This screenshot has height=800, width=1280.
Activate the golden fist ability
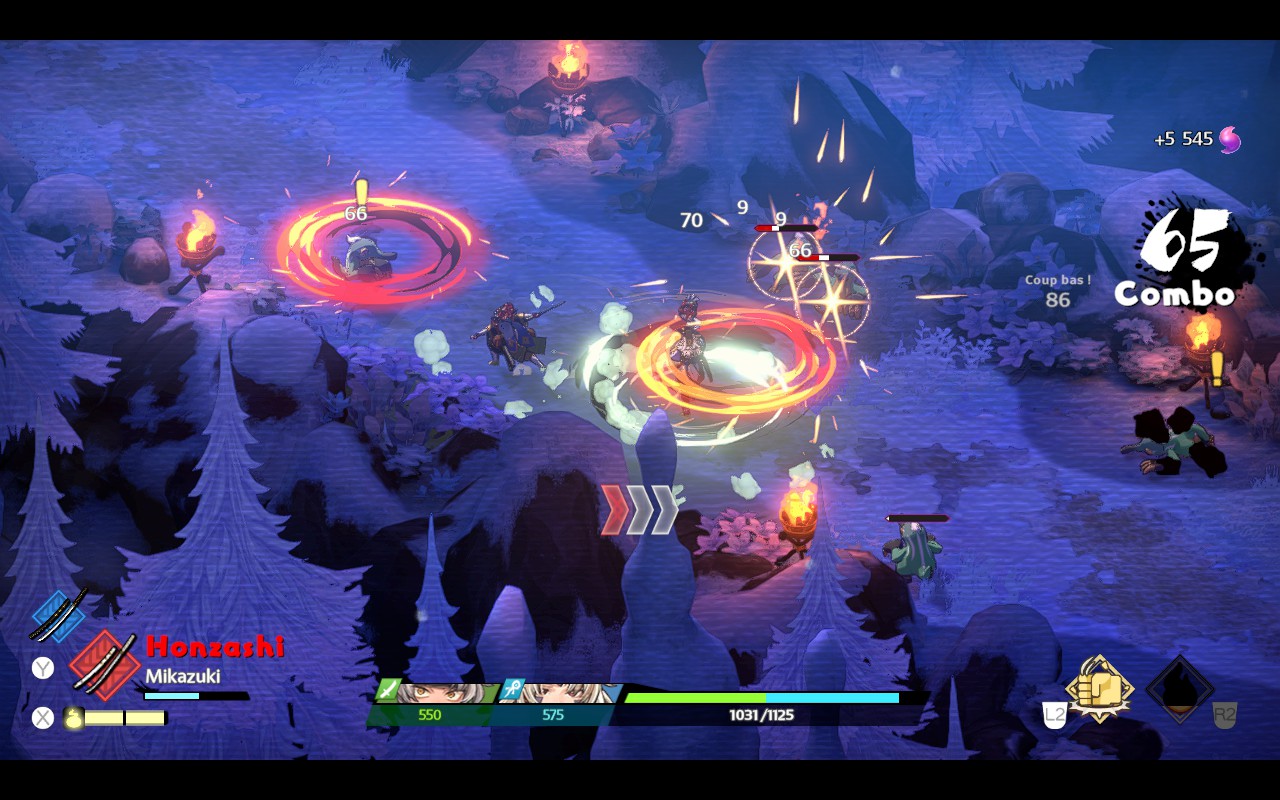1100,689
